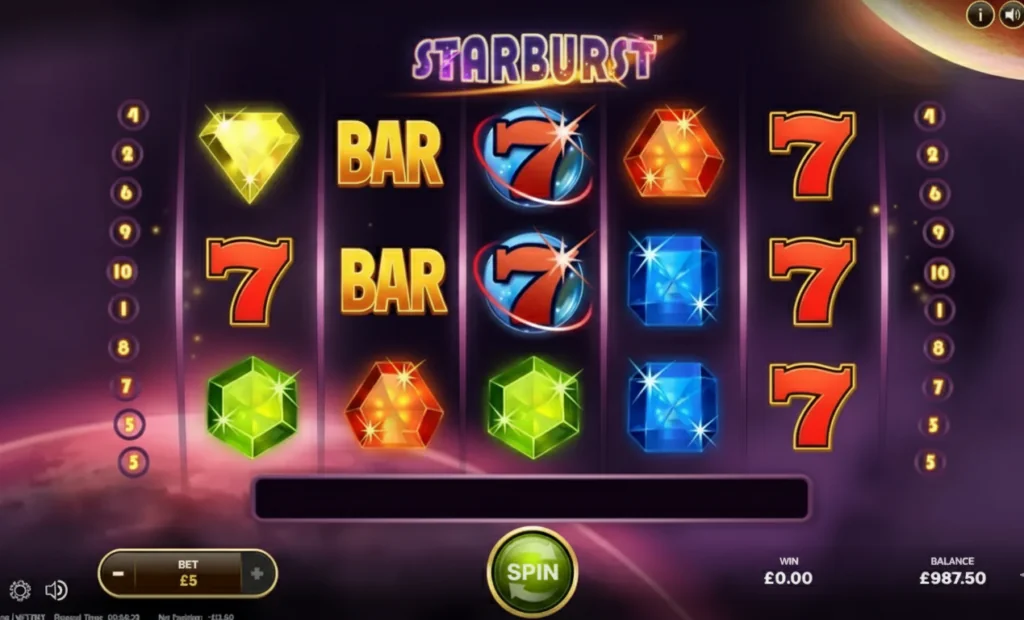
Task: Spin the reels with the green SPIN button
Action: click(x=531, y=572)
